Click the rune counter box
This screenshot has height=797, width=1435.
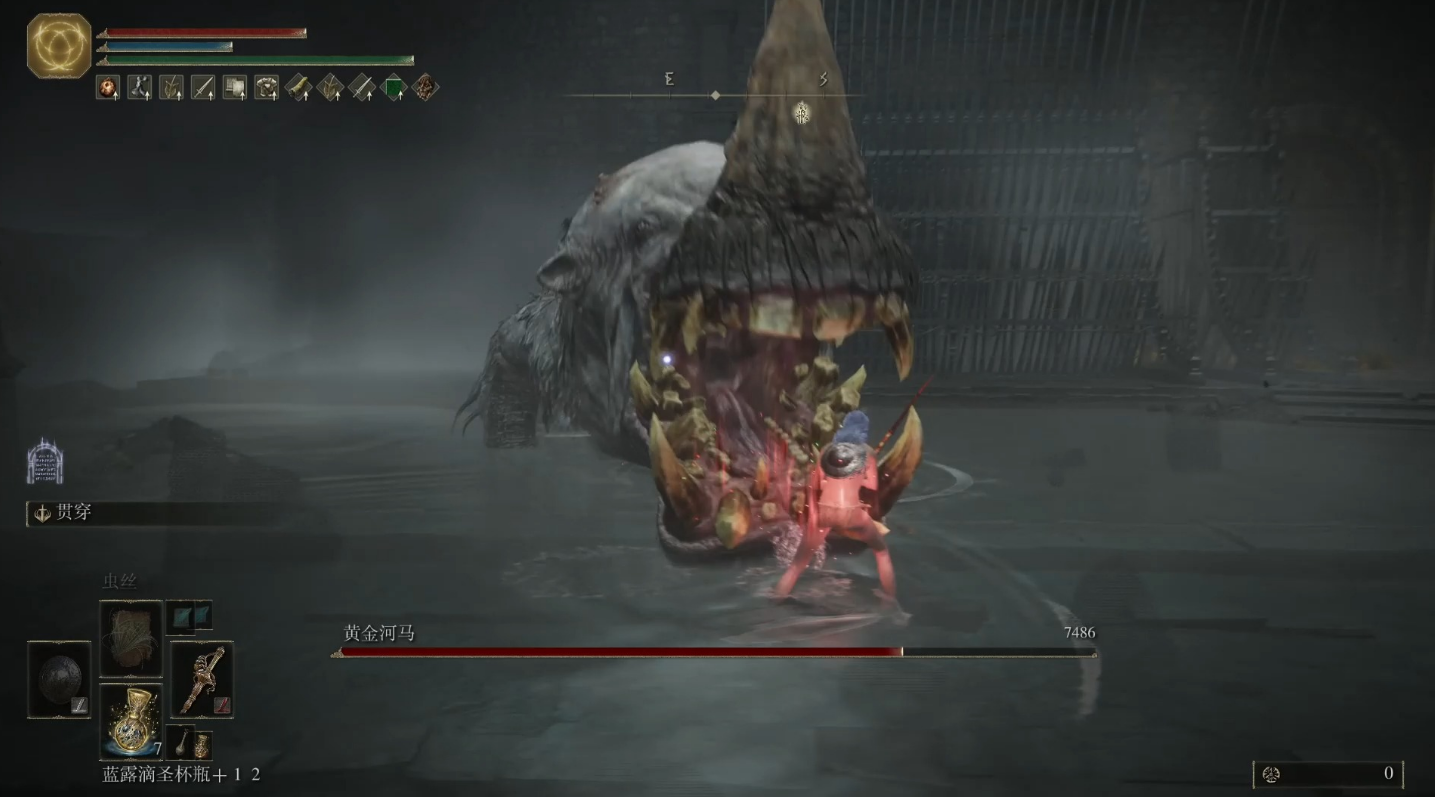tap(1328, 773)
